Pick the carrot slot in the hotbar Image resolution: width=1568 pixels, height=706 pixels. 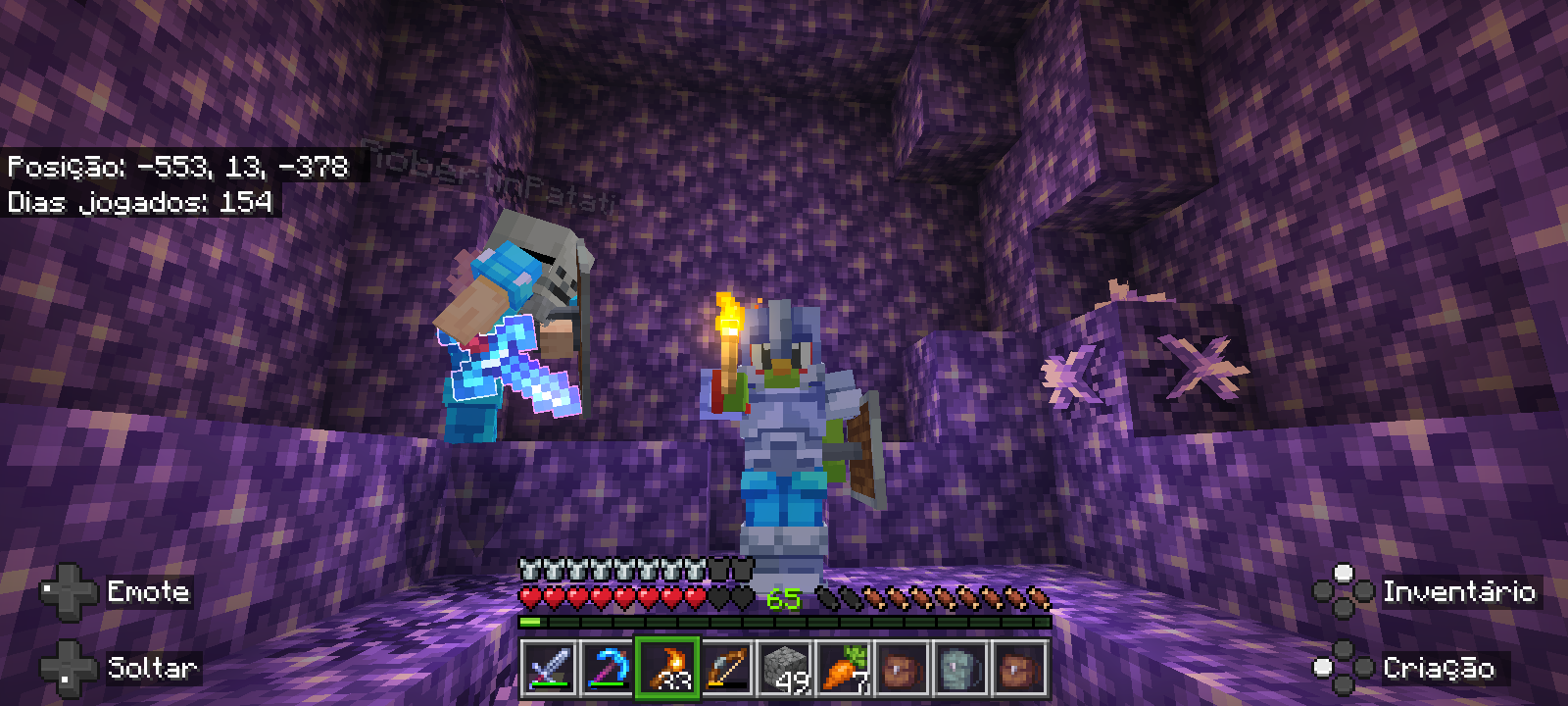coord(844,669)
